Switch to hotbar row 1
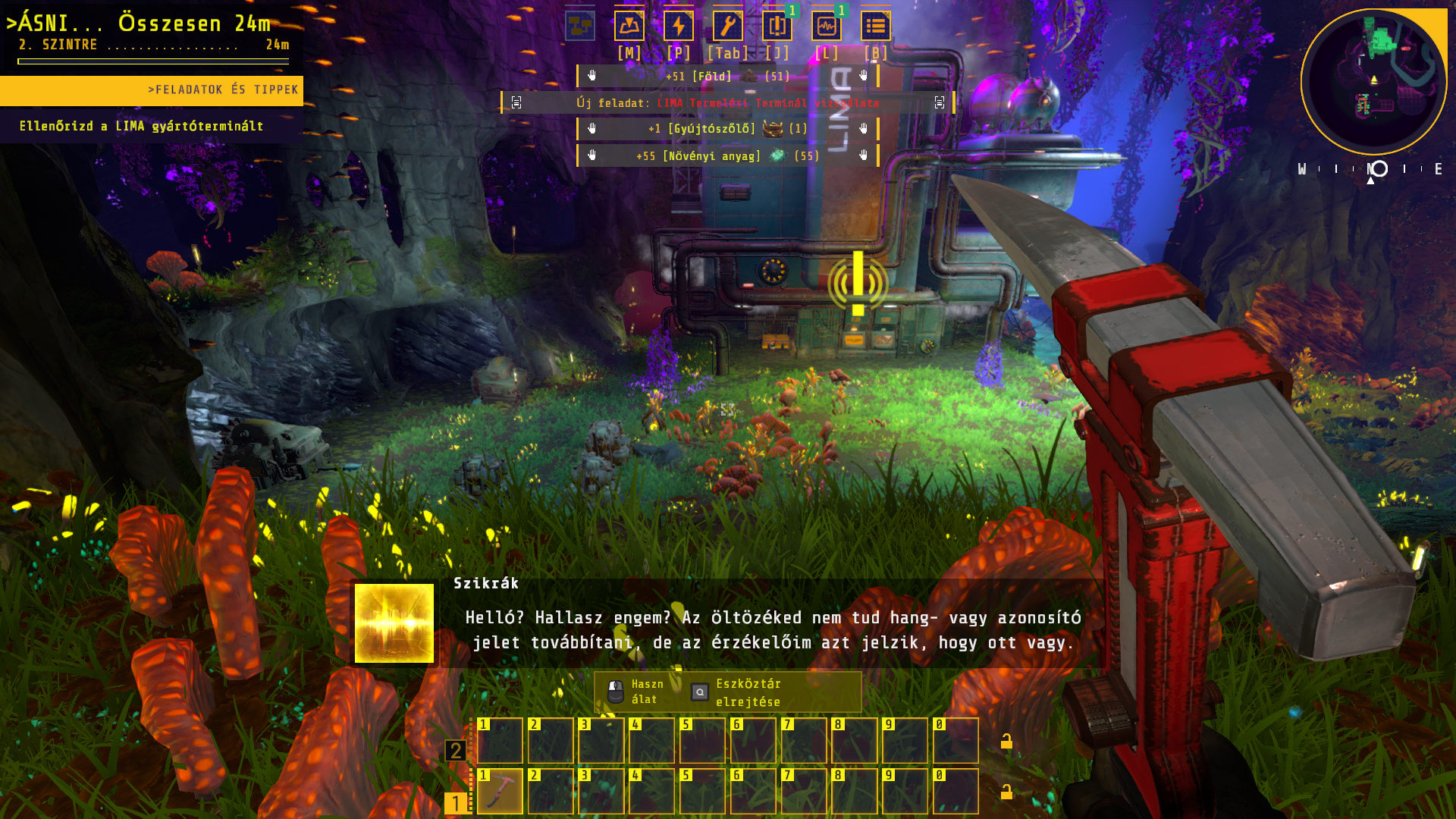This screenshot has height=819, width=1456. (455, 802)
